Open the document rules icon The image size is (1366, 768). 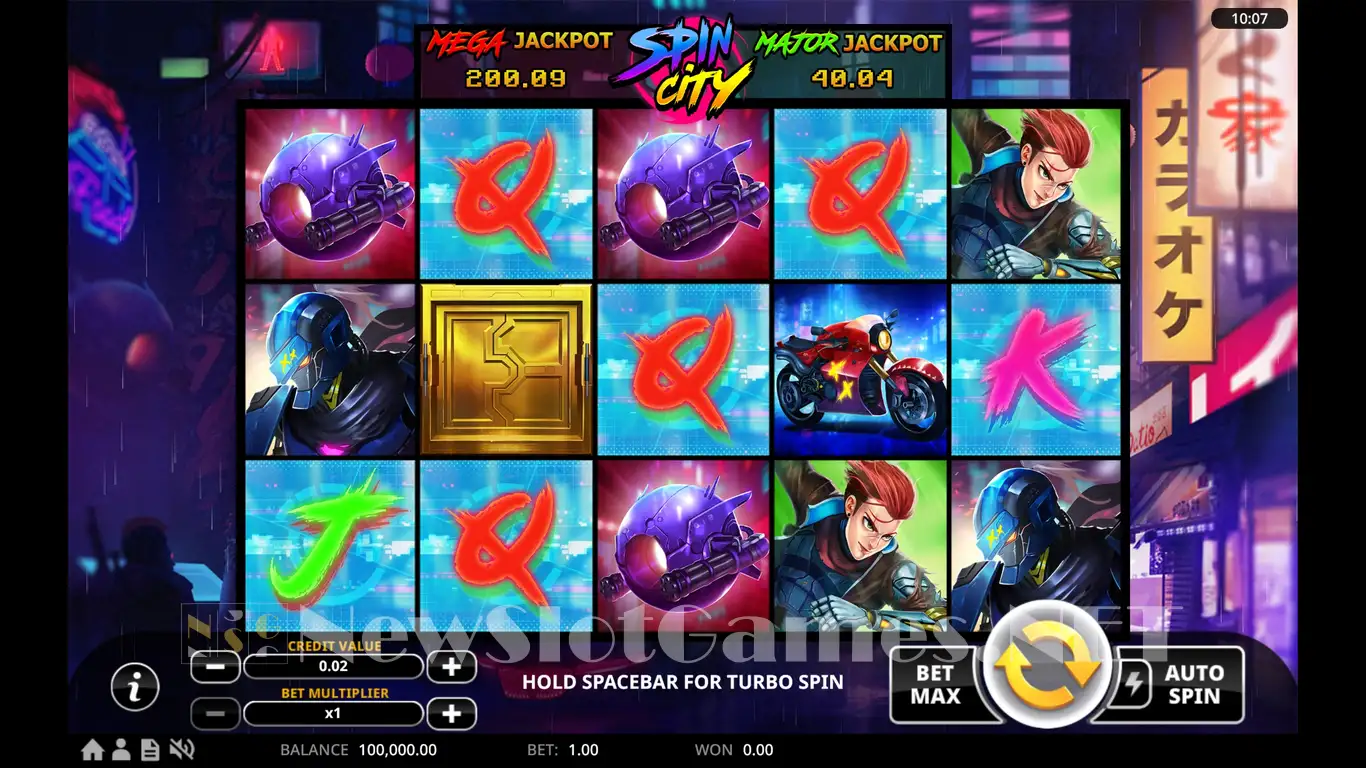150,750
